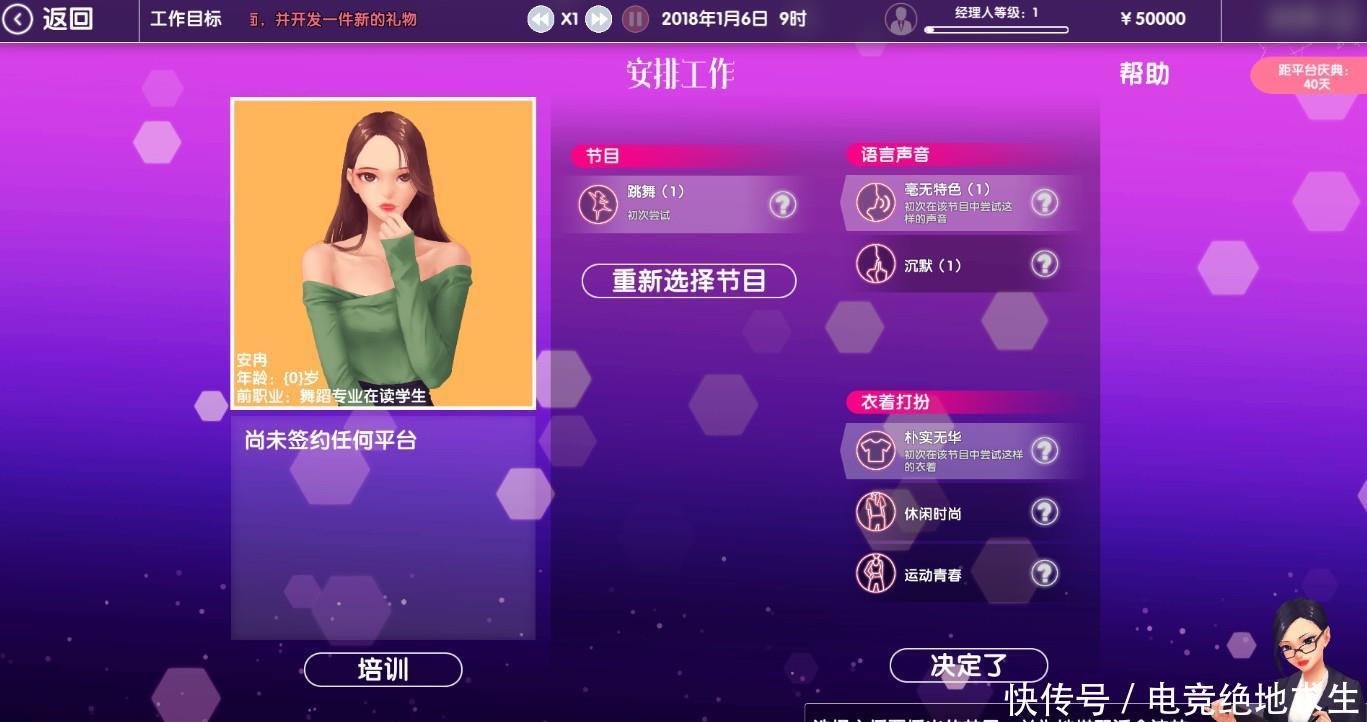
Task: Confirm arrangements with 决定了
Action: coord(967,664)
